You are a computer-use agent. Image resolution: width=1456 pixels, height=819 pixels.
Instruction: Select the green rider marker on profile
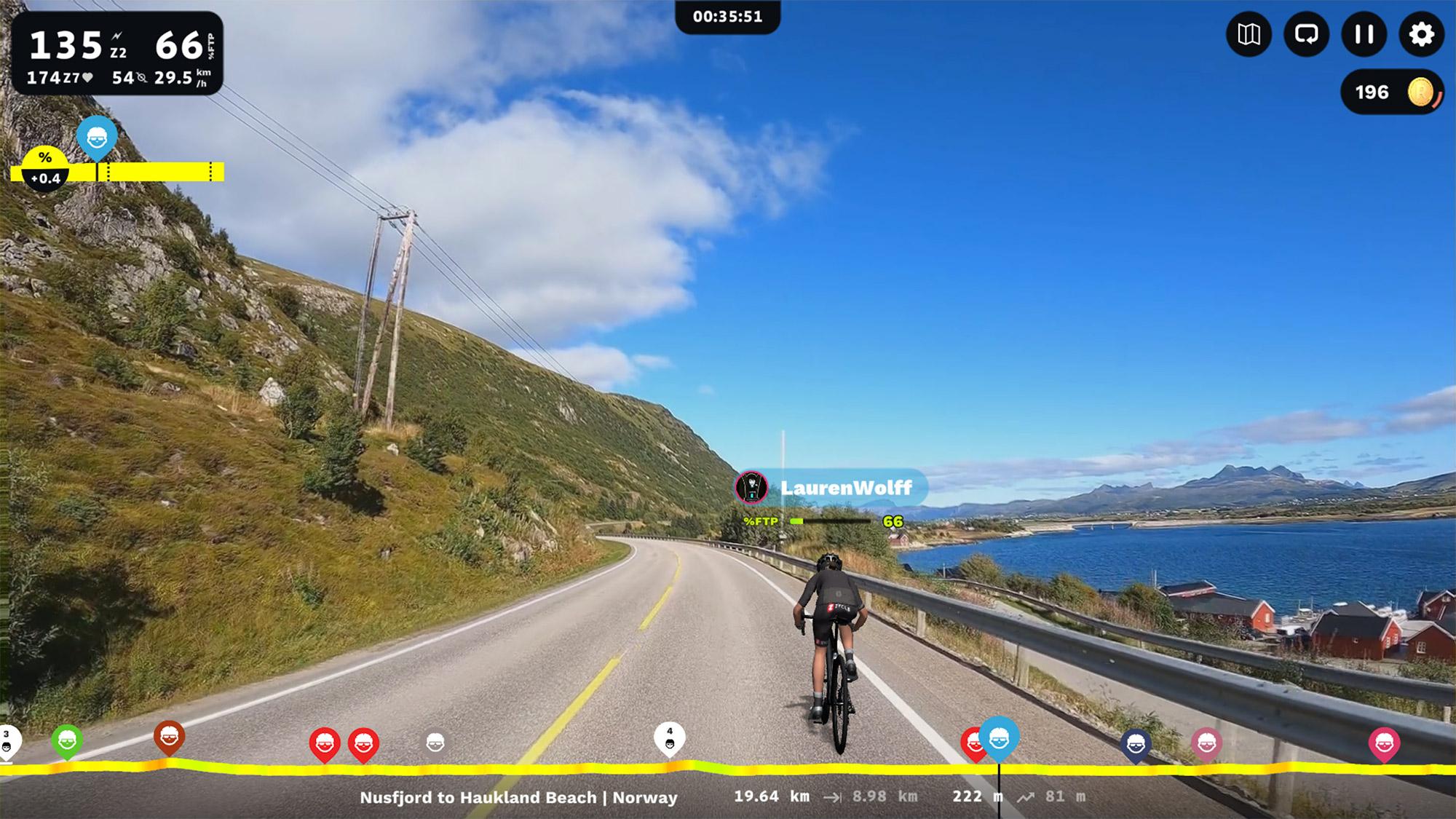point(67,742)
